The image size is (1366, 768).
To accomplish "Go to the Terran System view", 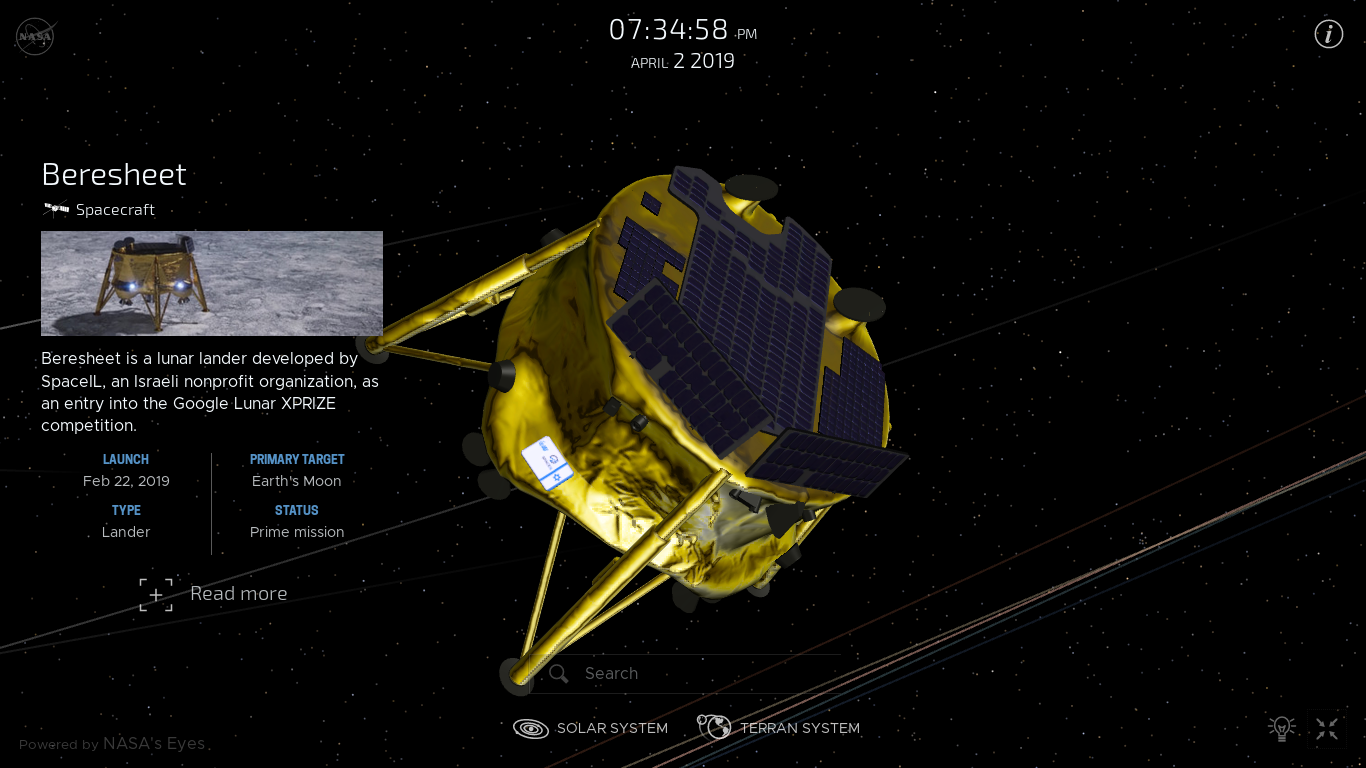I will [x=779, y=728].
